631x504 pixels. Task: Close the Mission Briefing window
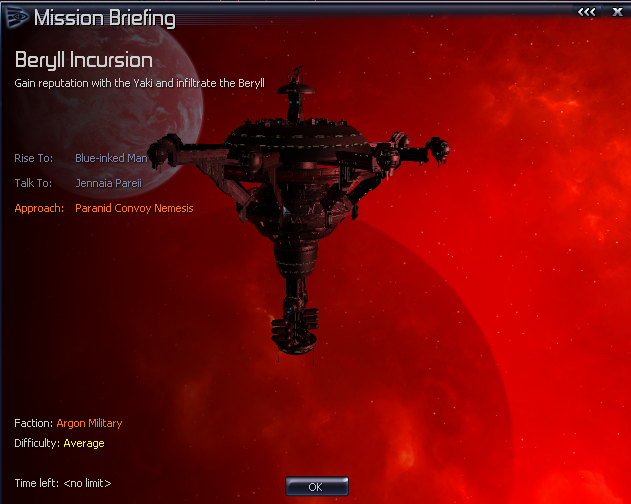point(615,13)
